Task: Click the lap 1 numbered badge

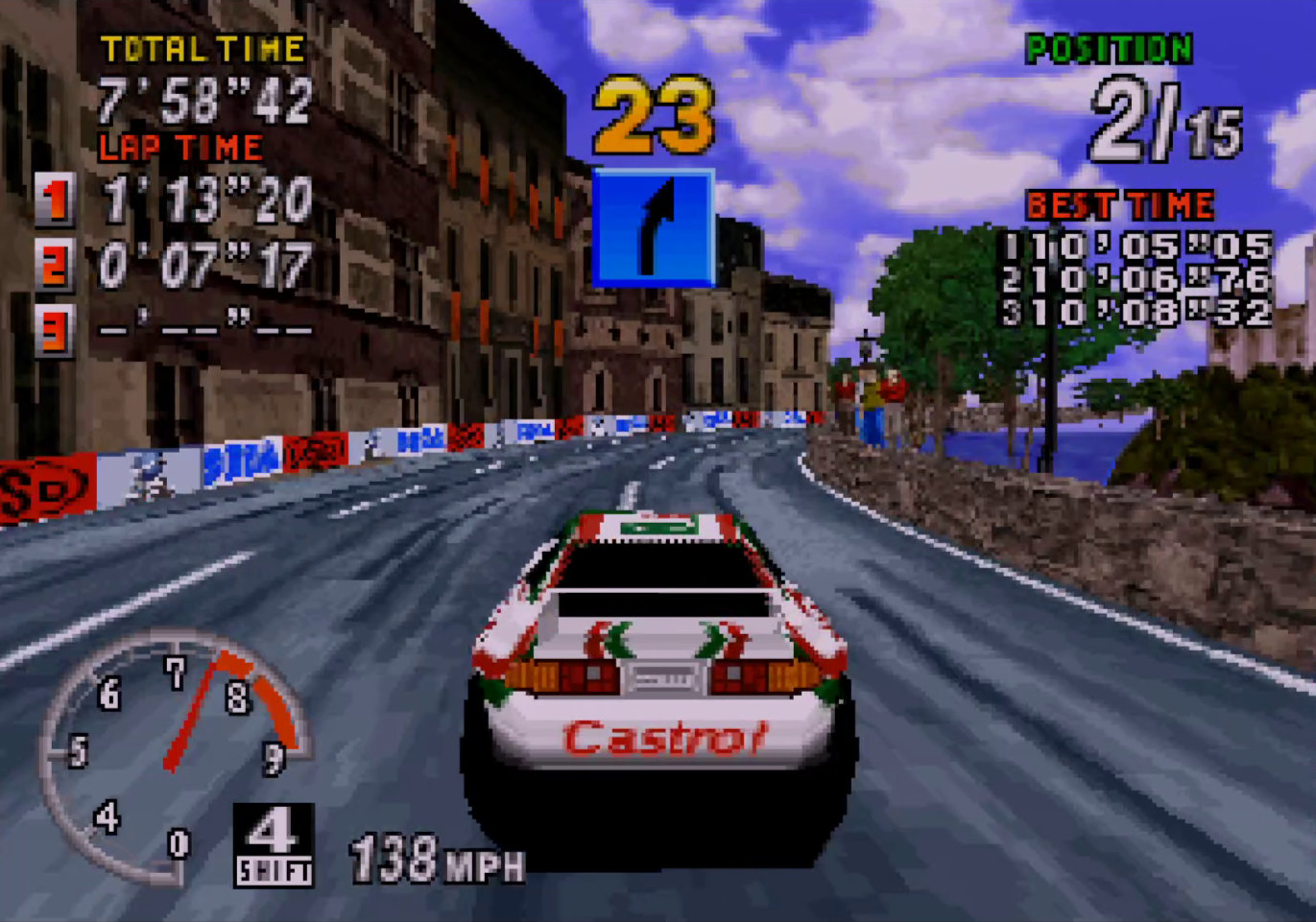Action: coord(55,202)
